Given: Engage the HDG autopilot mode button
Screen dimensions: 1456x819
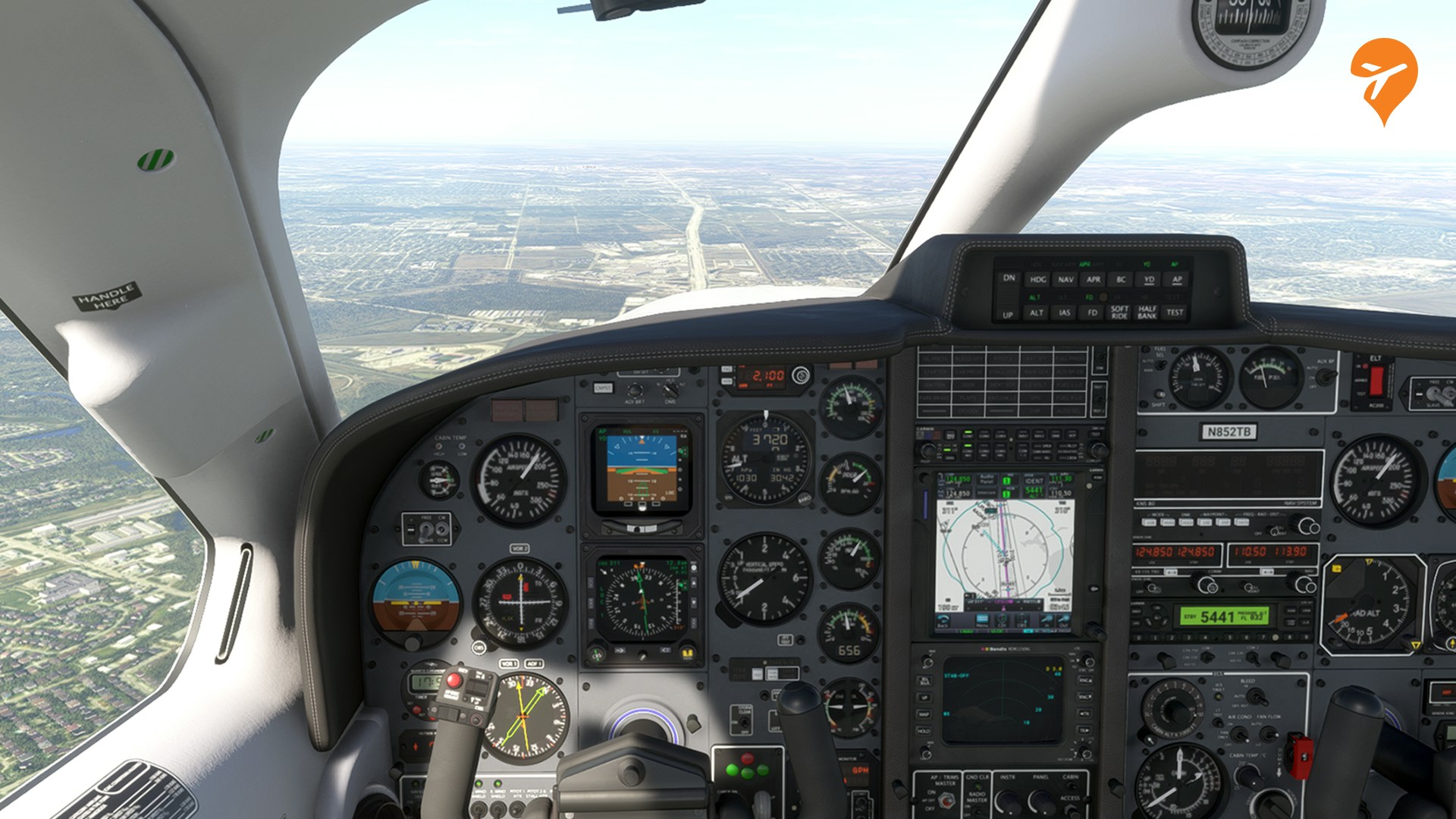Looking at the screenshot, I should 1037,280.
